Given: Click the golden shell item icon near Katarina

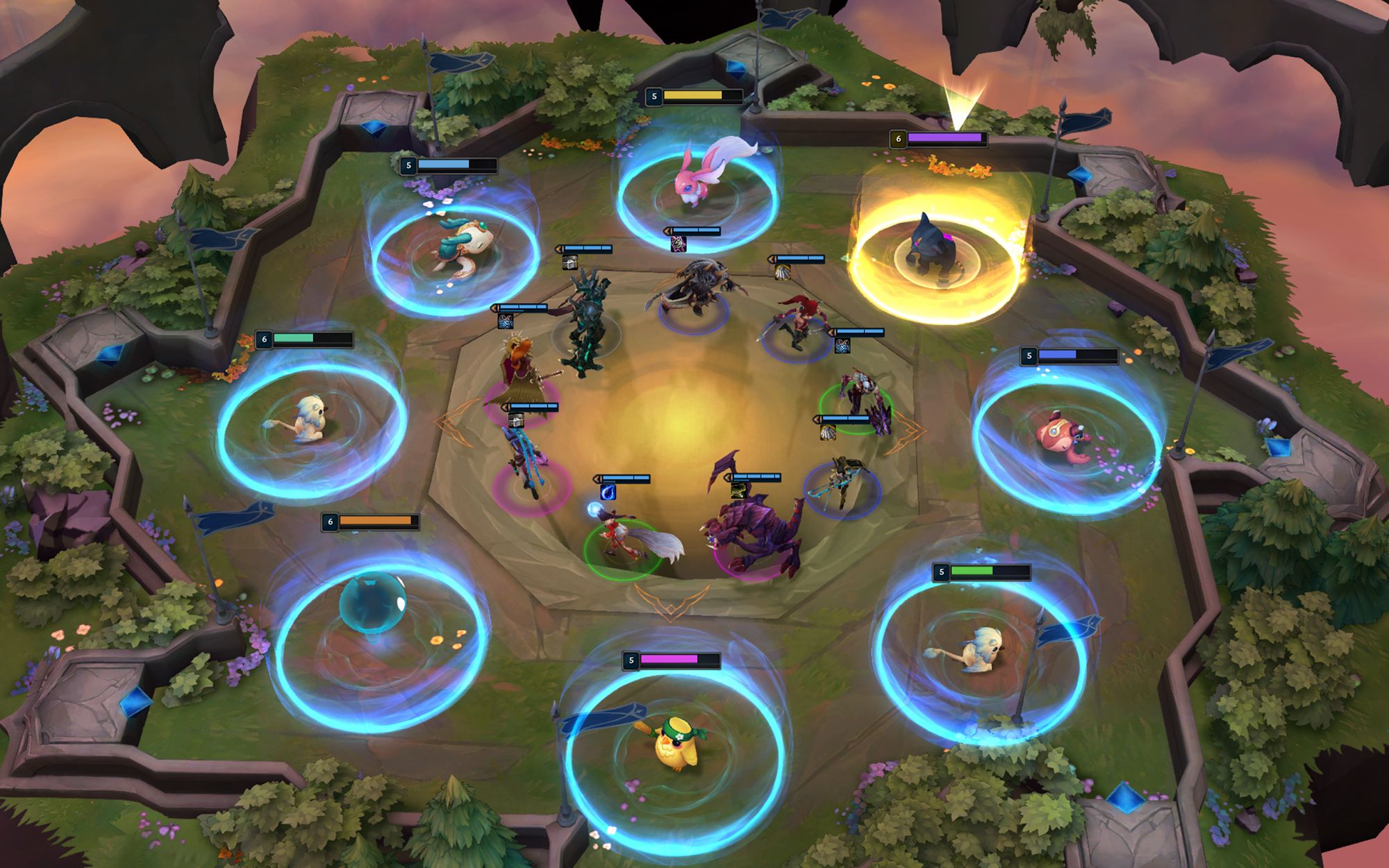Looking at the screenshot, I should [x=781, y=273].
